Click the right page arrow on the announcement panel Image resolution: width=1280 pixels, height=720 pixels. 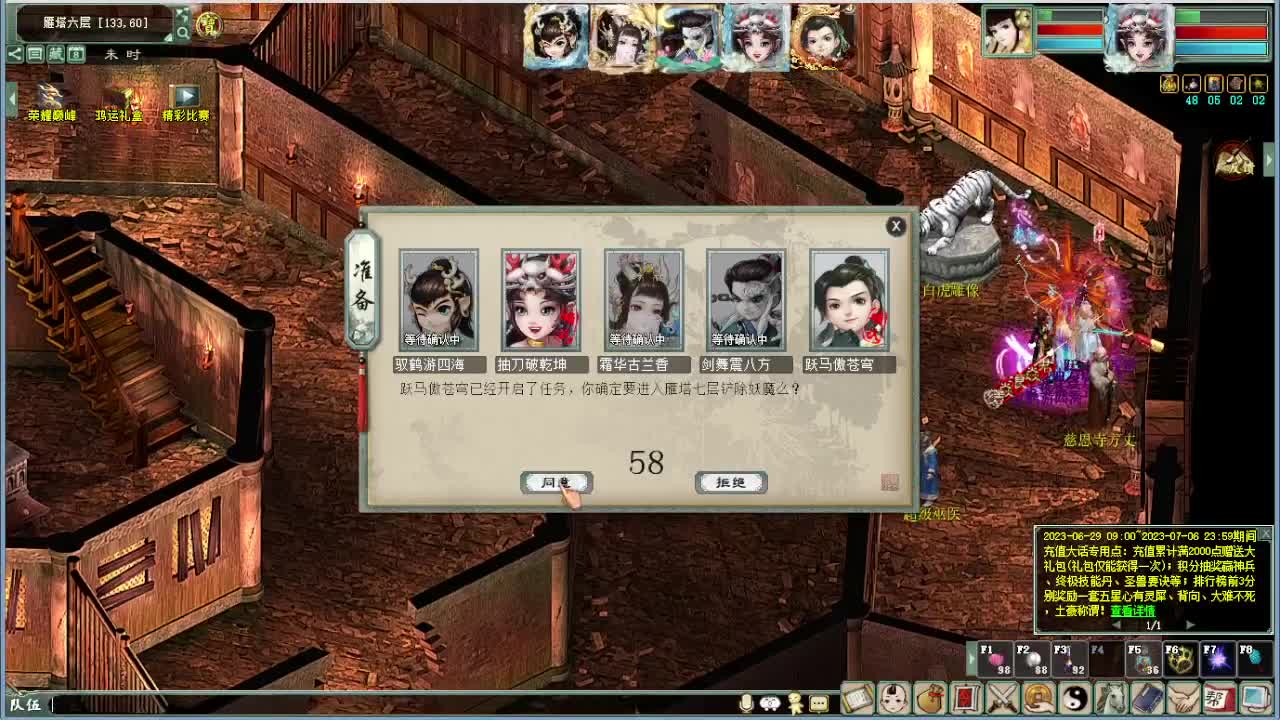(1189, 625)
